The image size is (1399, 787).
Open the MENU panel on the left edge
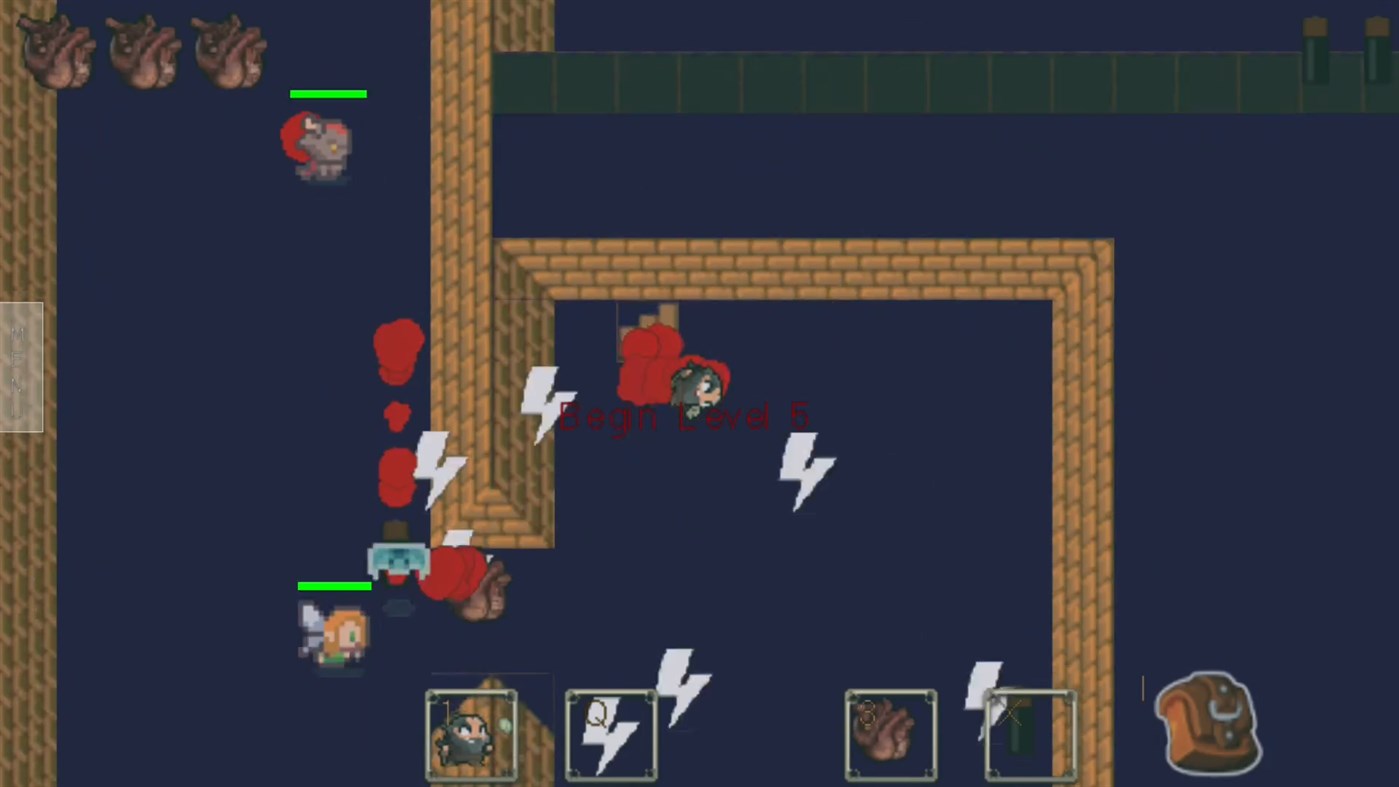click(x=20, y=367)
